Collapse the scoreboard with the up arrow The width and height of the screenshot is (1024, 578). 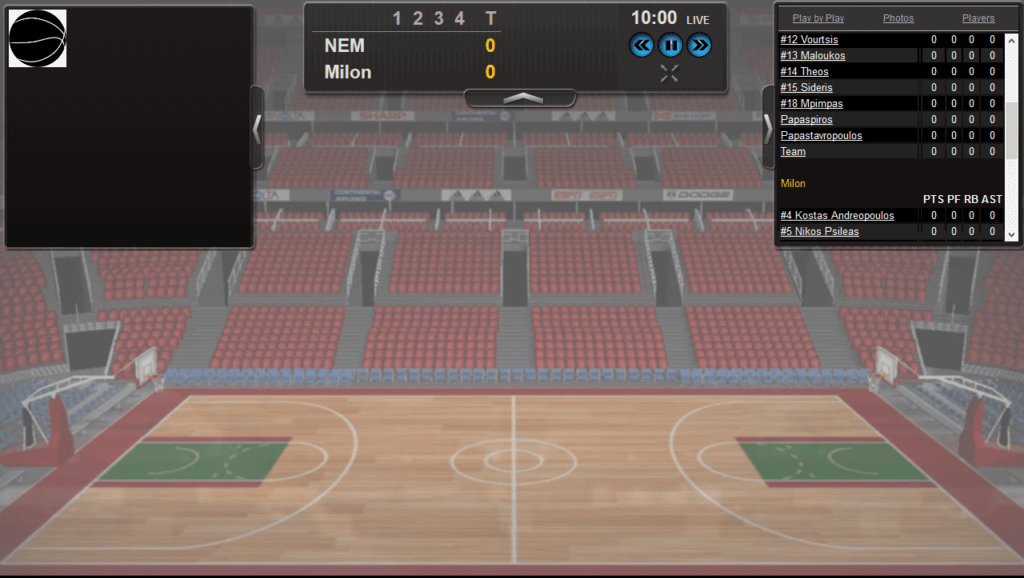tap(520, 98)
